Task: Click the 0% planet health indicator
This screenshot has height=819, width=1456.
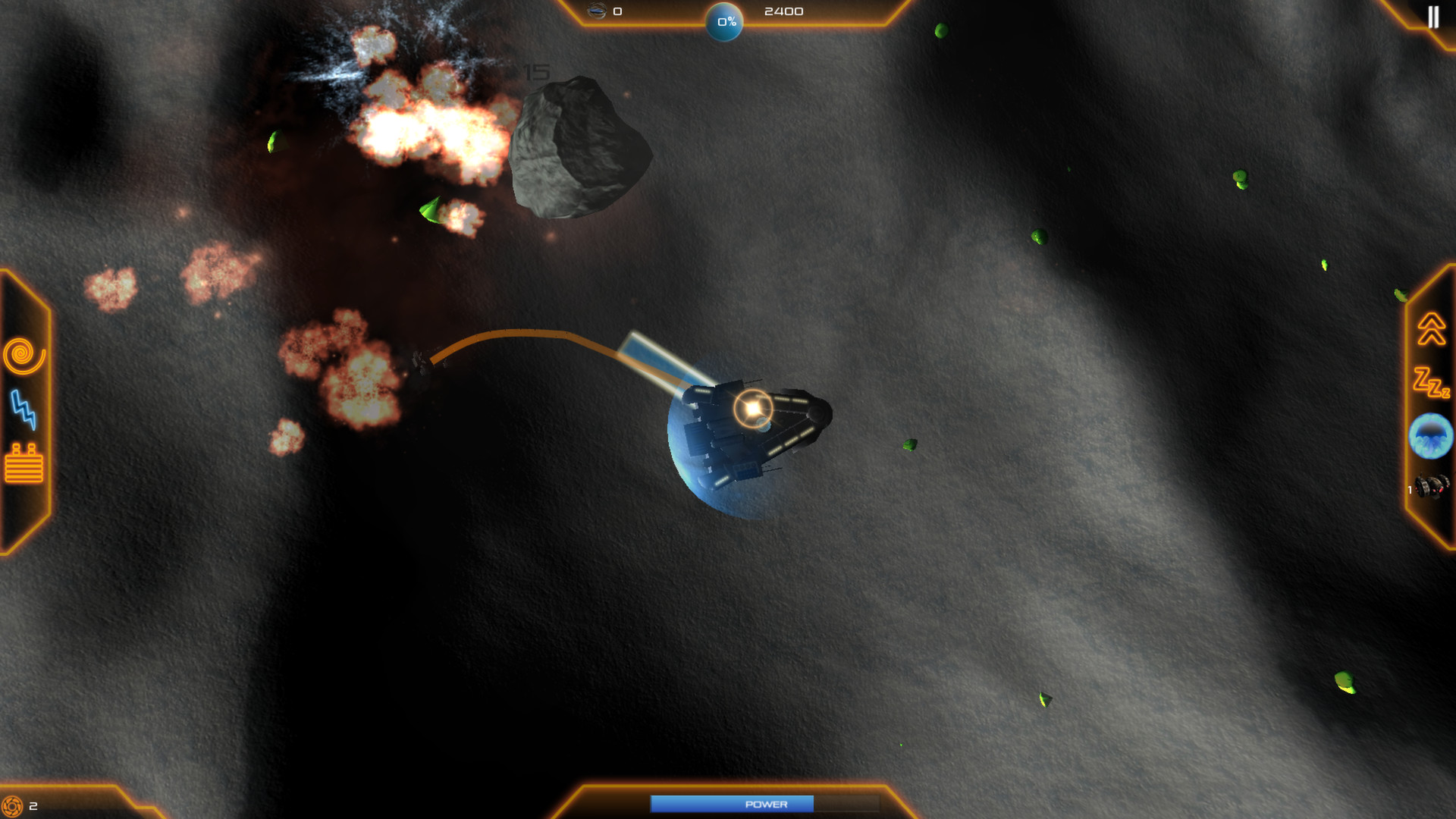Action: (724, 22)
